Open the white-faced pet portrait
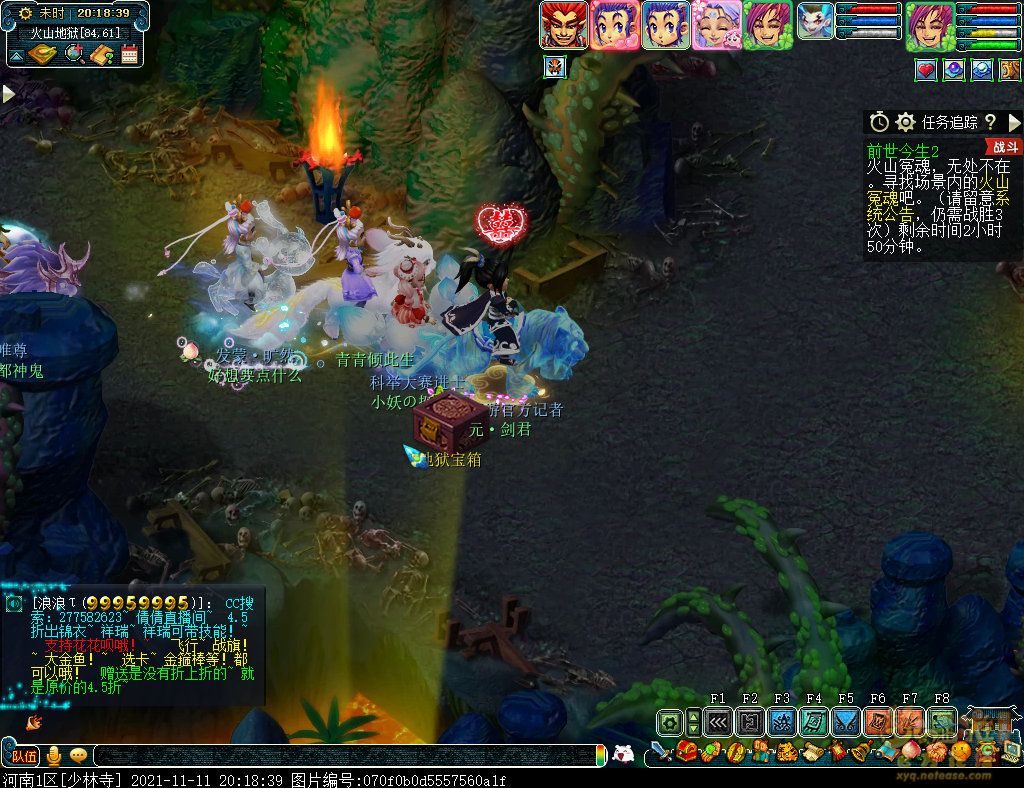 point(815,21)
